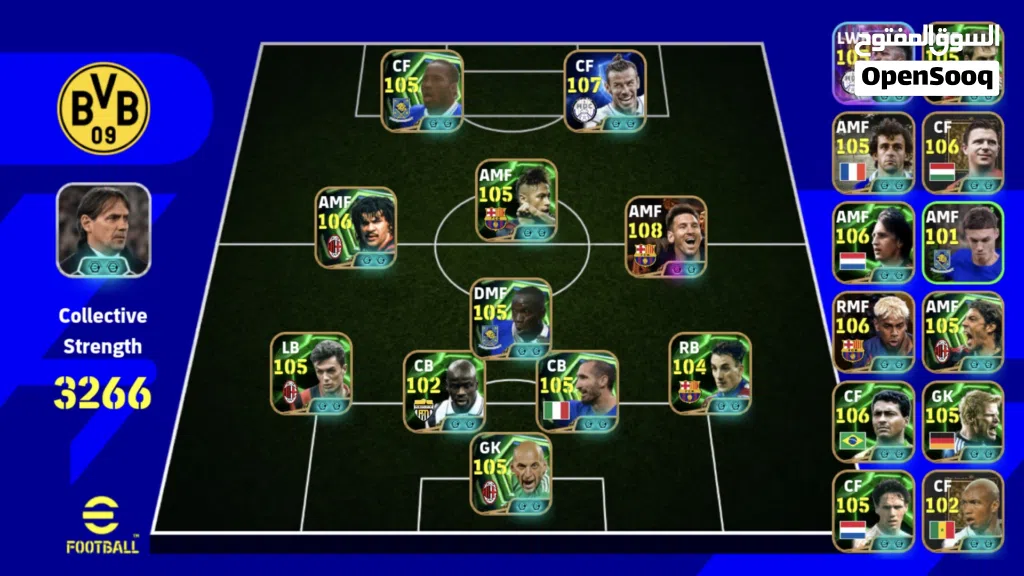Select the LB 105 player card
The image size is (1024, 576).
[311, 373]
